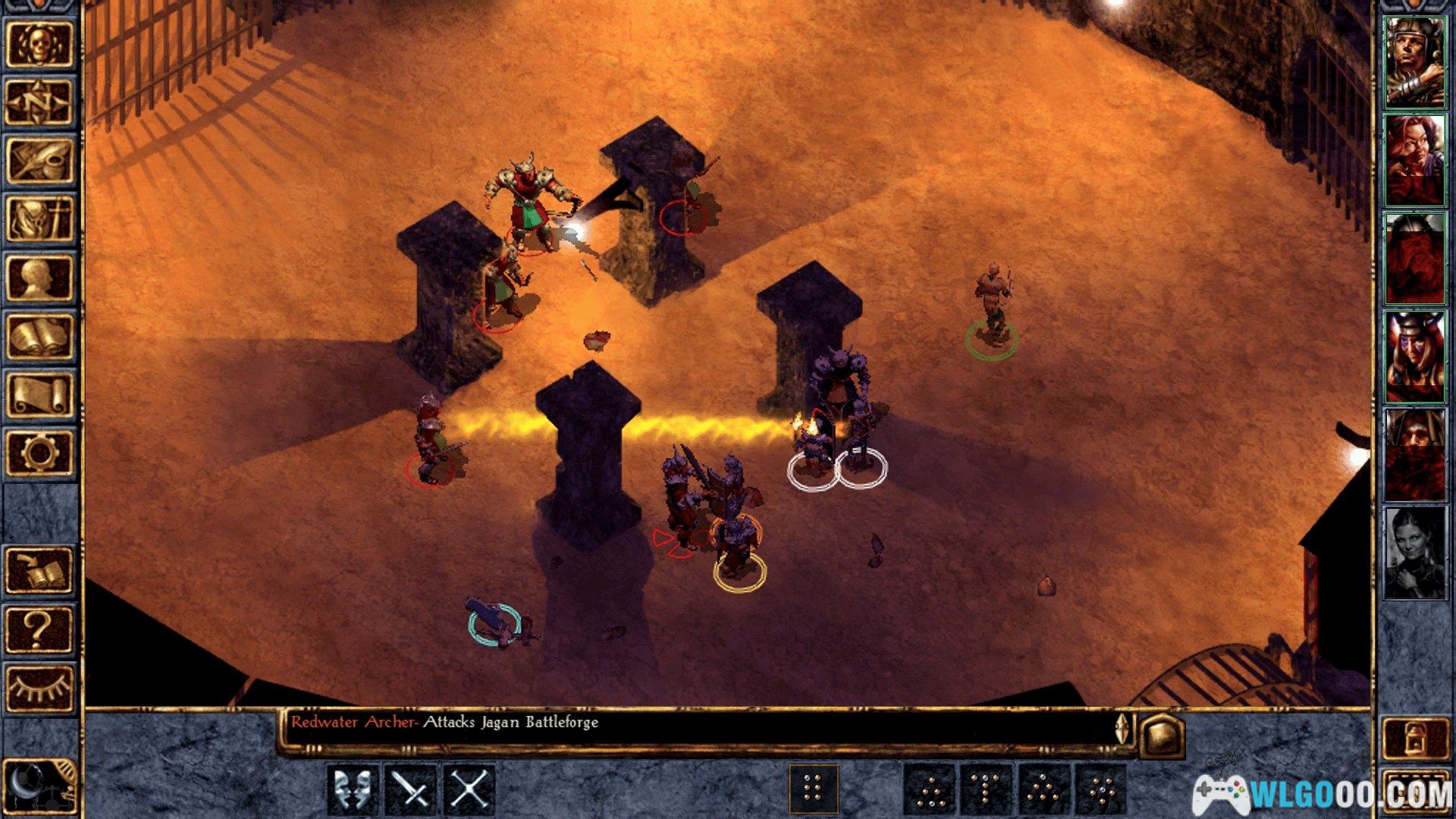The image size is (1456, 819).
Task: Quick save with the book arrow button
Action: [39, 570]
